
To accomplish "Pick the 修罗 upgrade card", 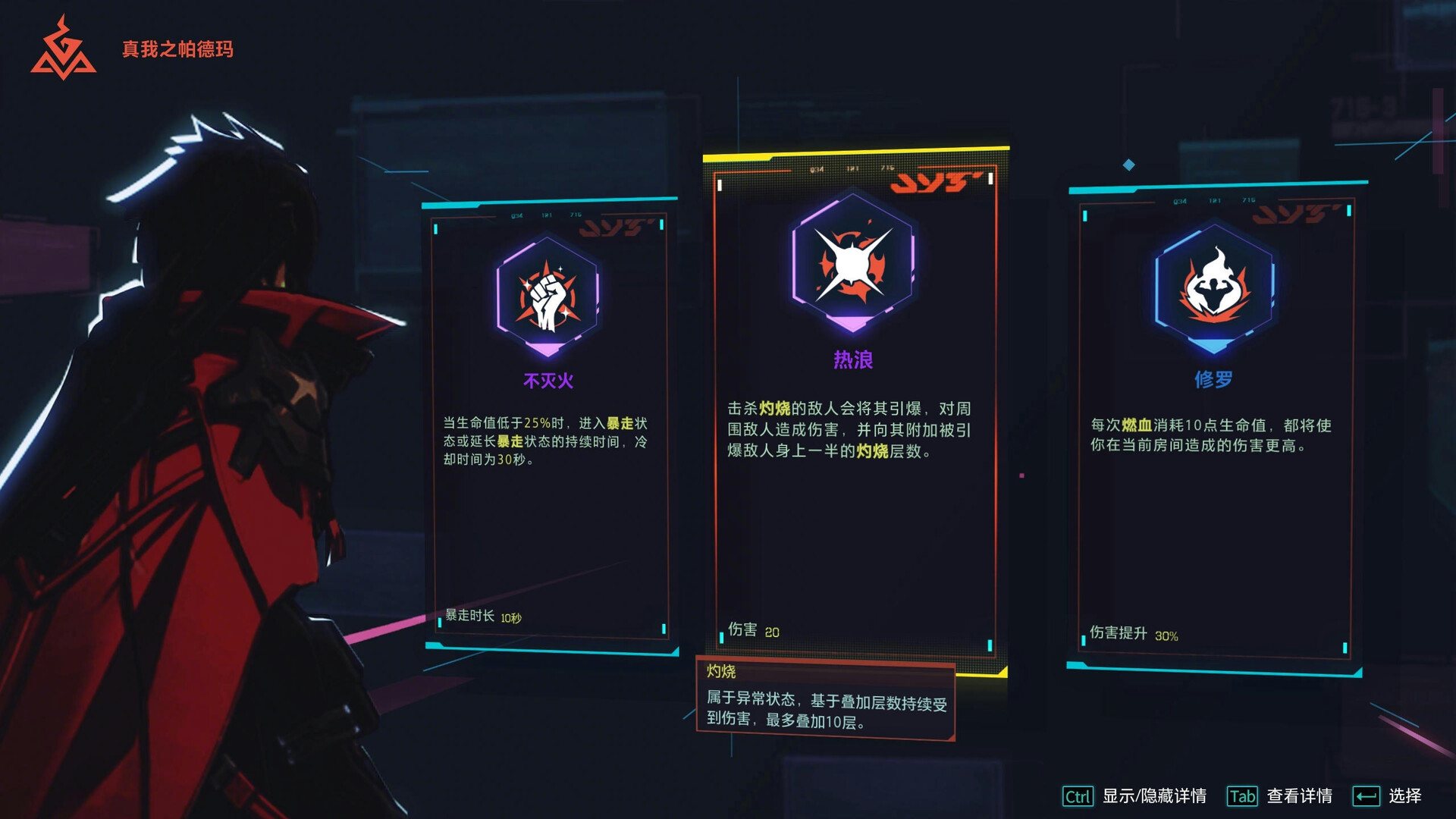I will tap(1213, 425).
